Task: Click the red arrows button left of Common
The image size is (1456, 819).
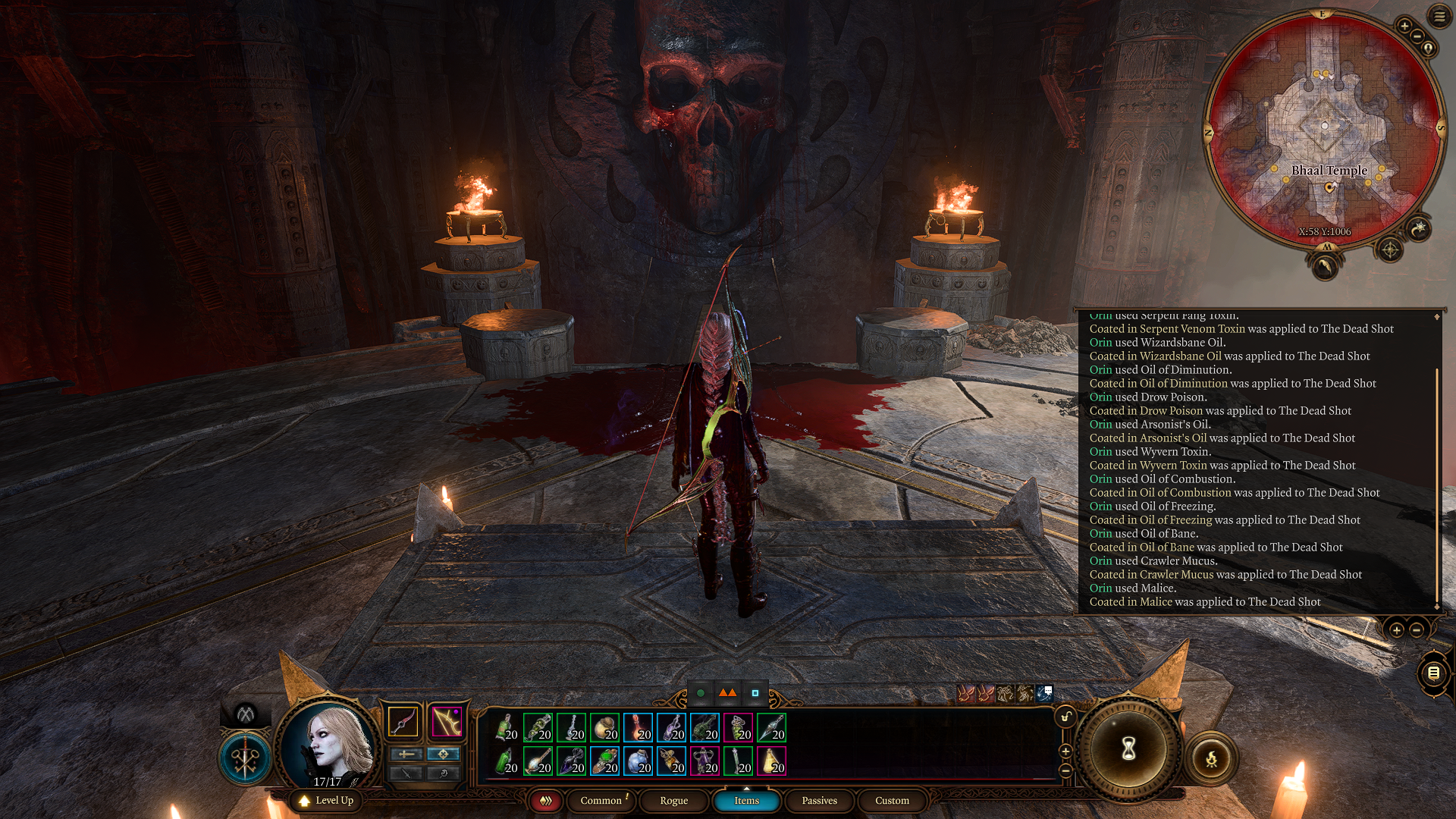Action: (545, 801)
